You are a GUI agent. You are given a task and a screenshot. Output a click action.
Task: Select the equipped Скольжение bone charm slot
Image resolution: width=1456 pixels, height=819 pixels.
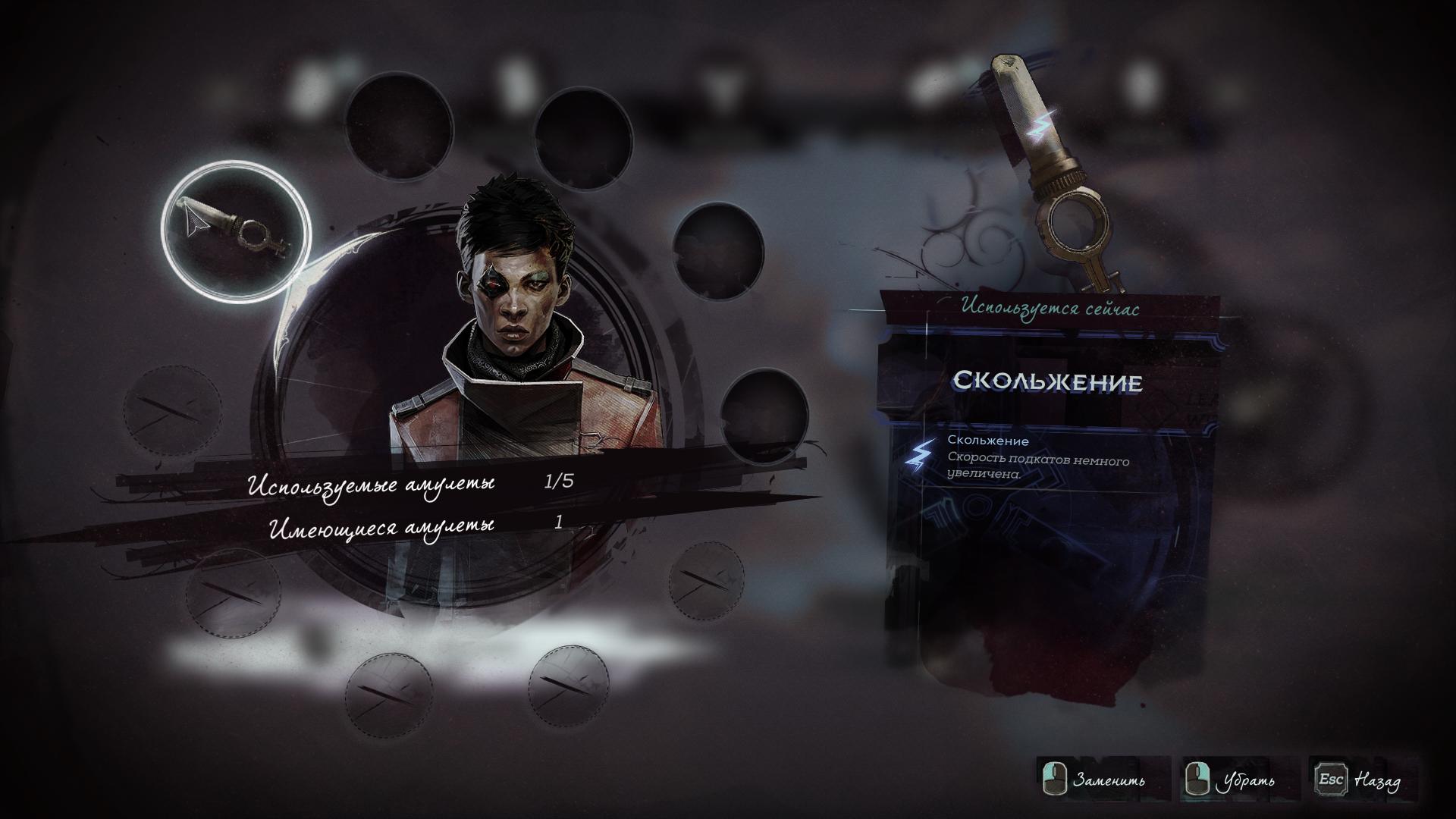236,231
